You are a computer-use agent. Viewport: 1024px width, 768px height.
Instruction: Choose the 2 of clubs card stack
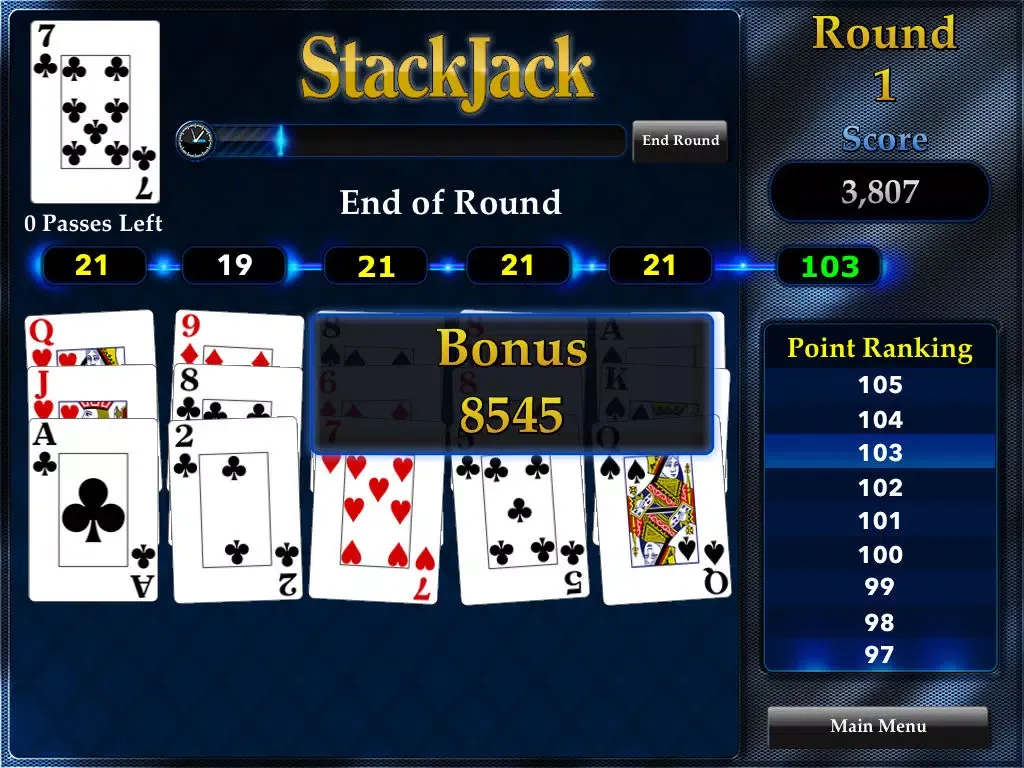tap(237, 510)
